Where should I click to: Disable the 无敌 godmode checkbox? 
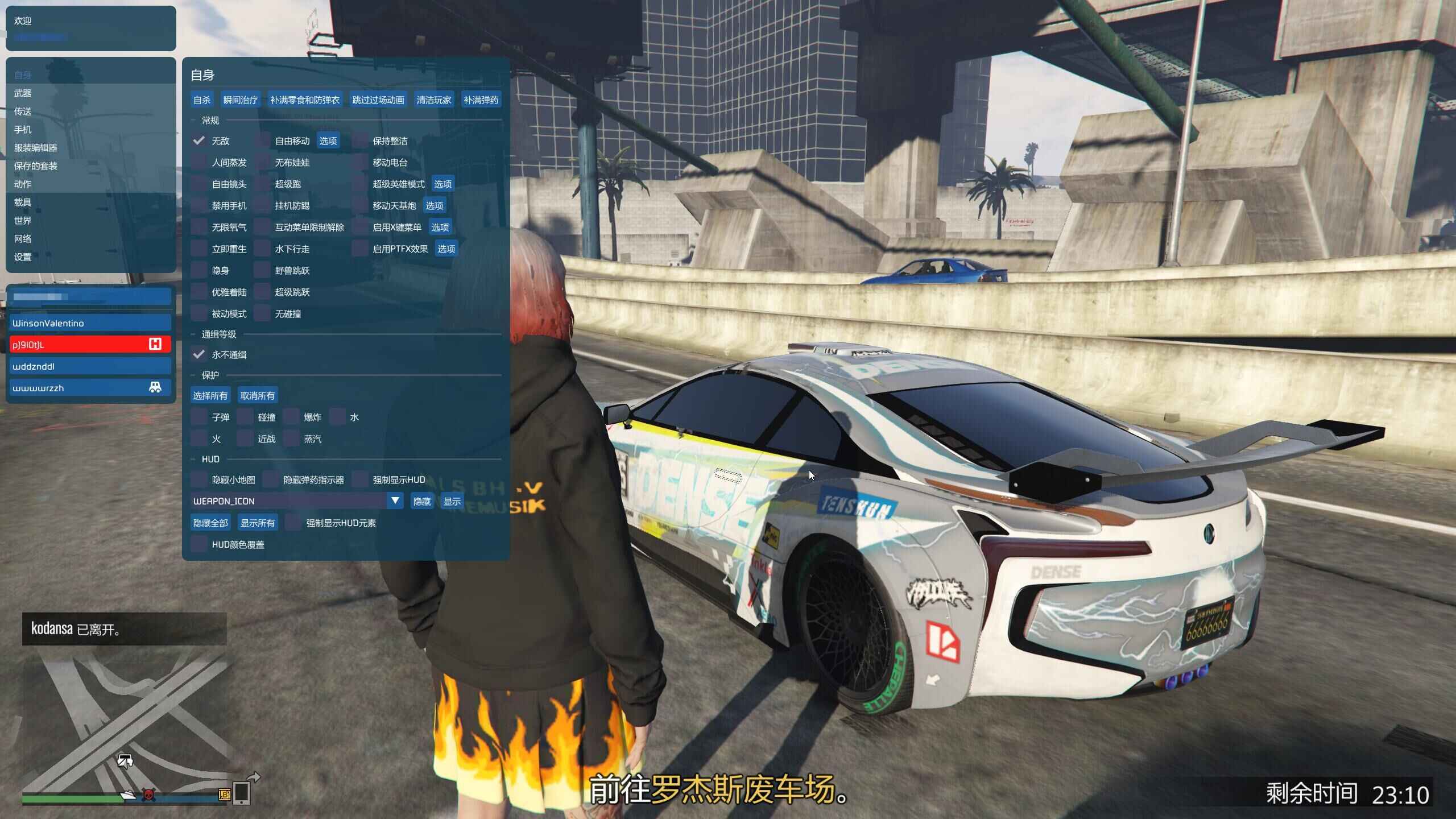199,140
